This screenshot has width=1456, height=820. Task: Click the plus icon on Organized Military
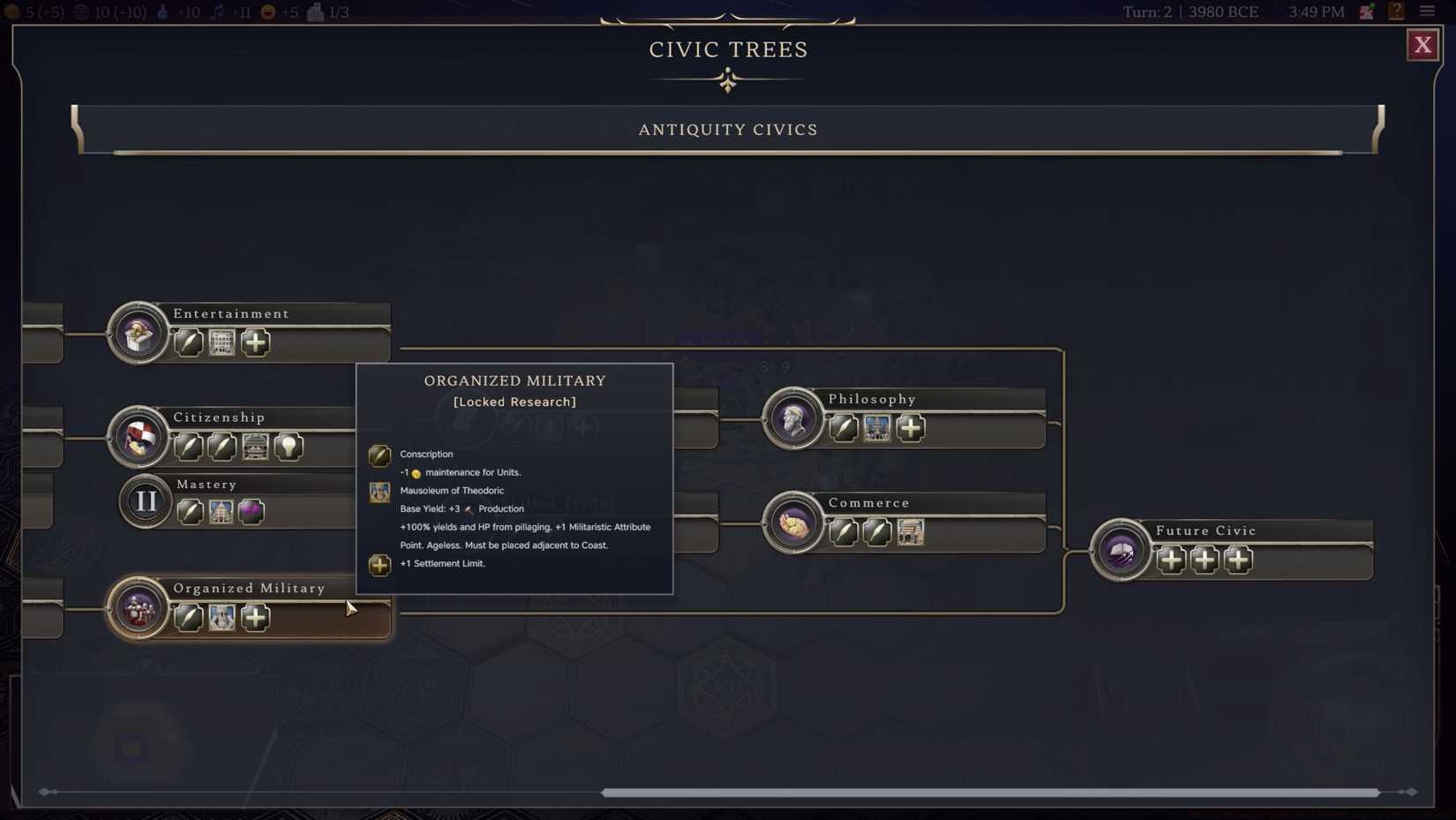[255, 618]
